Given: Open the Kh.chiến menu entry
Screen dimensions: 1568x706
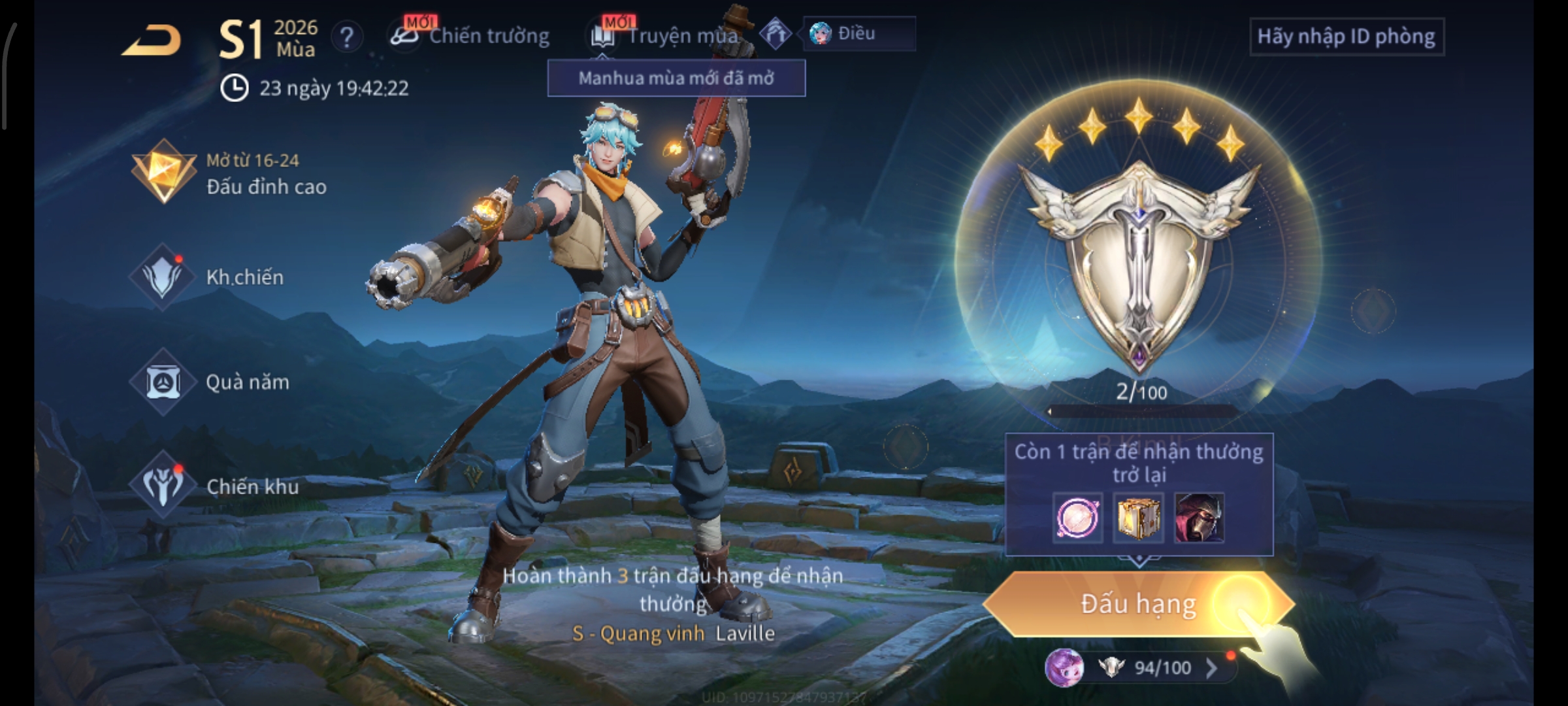Looking at the screenshot, I should coord(209,277).
